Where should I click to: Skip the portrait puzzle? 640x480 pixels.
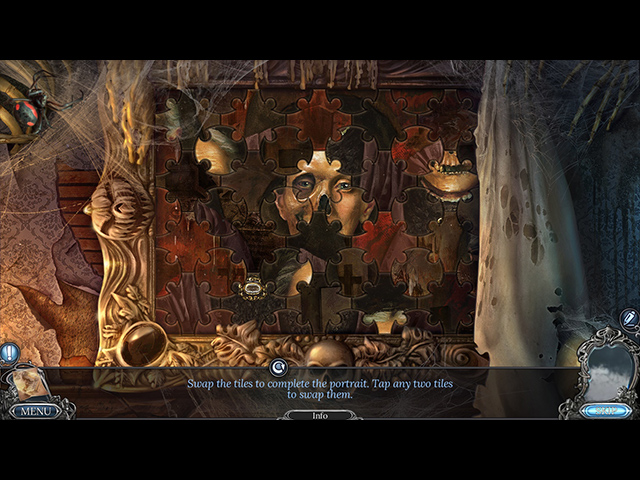pyautogui.click(x=607, y=410)
